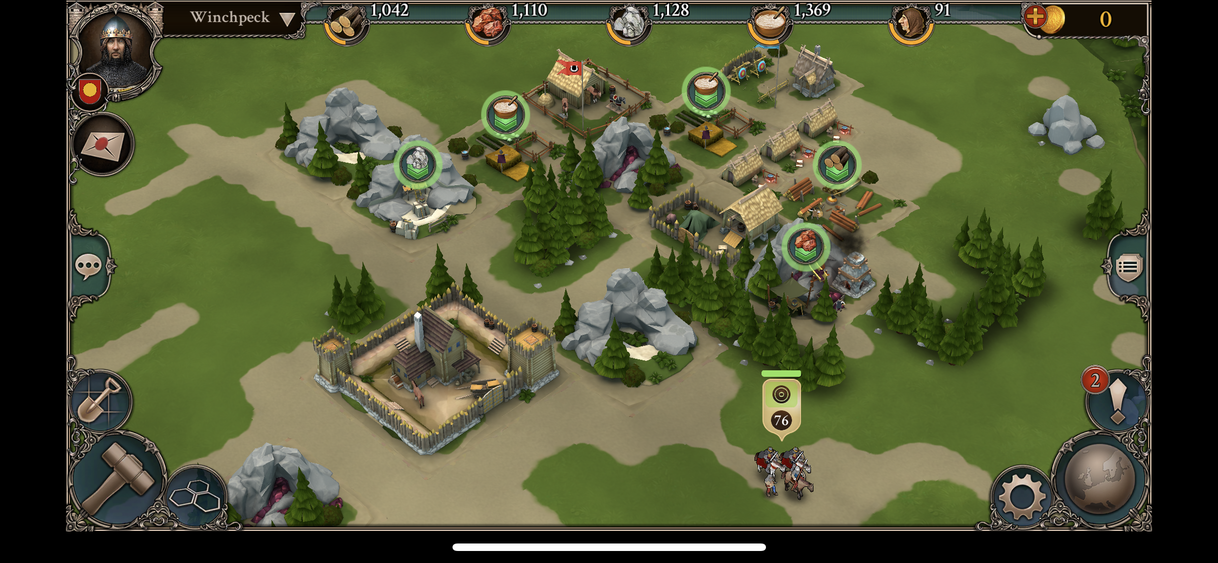Open the sealed letter messages
This screenshot has height=563, width=1218.
(103, 144)
